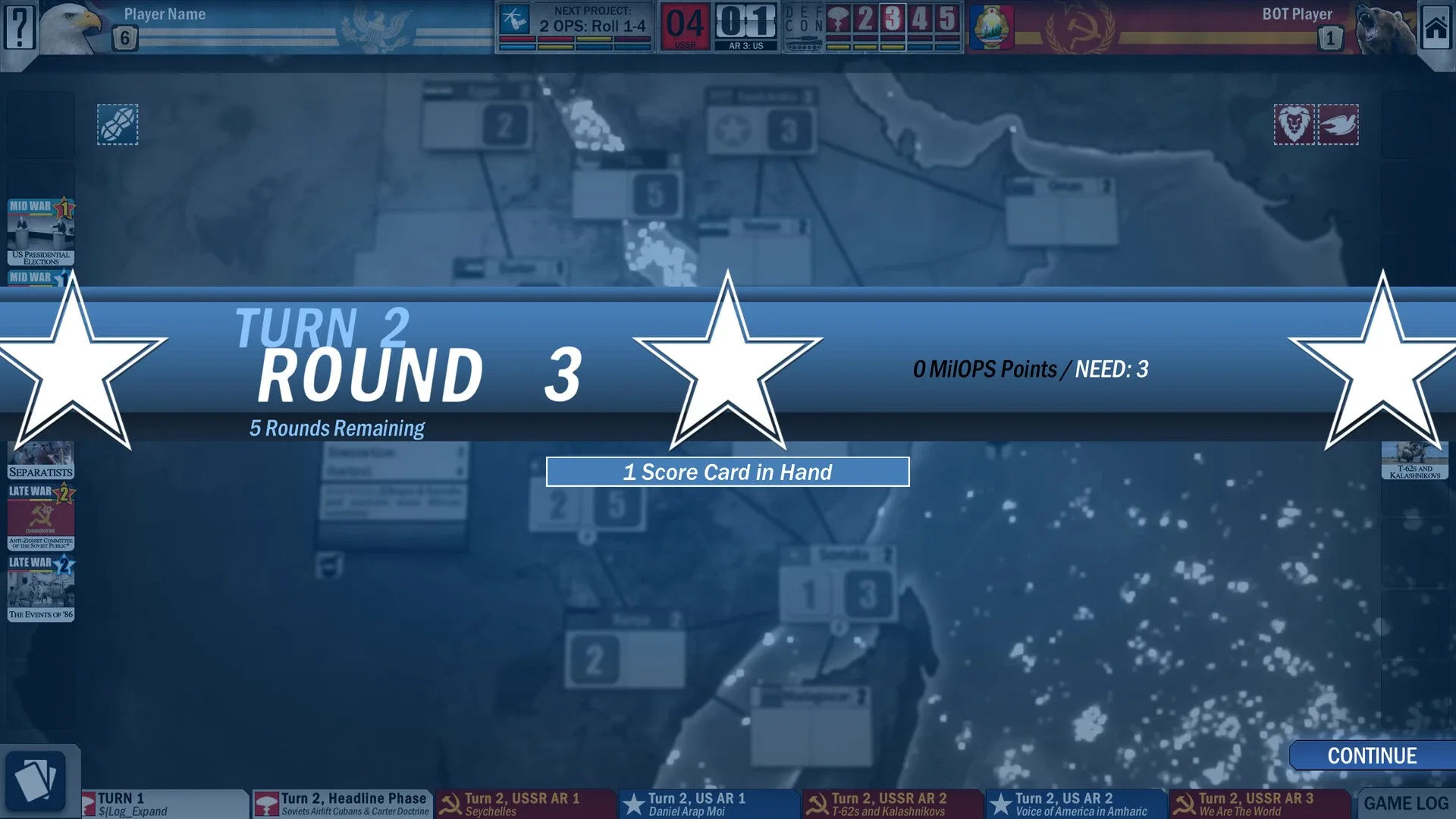Select the satellite space race icon

[117, 125]
